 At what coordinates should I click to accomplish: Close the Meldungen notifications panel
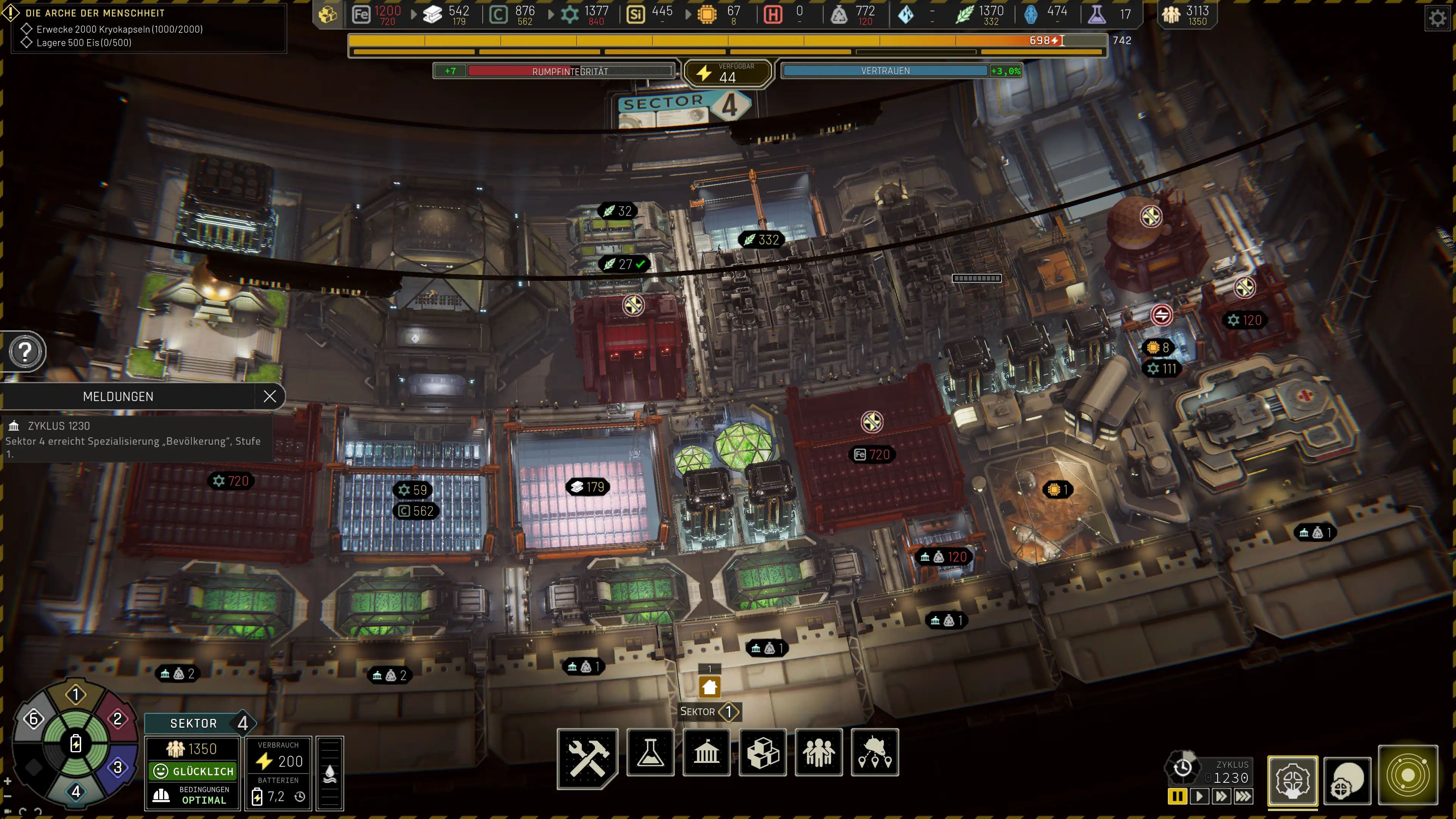(x=270, y=396)
